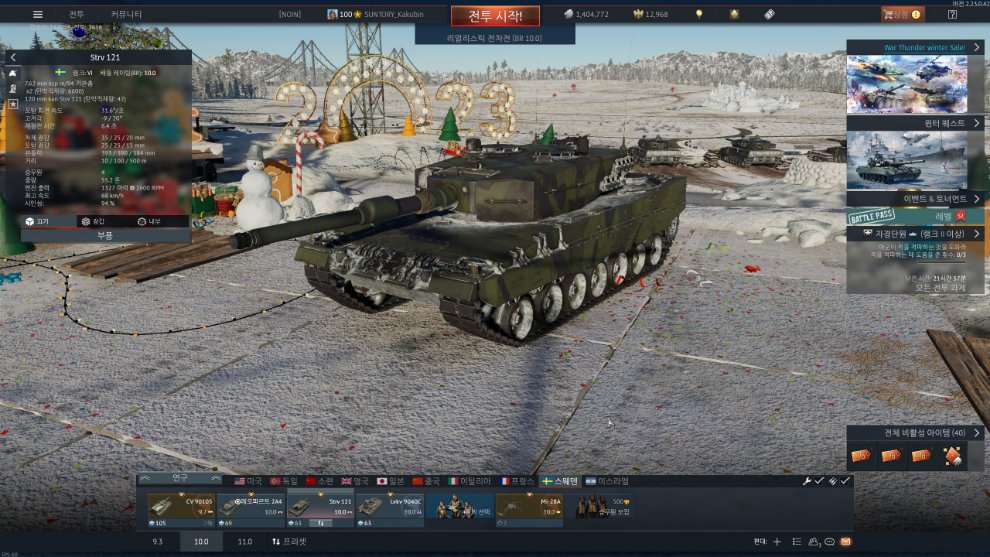Start the battle with 전투 시작! button

495,15
